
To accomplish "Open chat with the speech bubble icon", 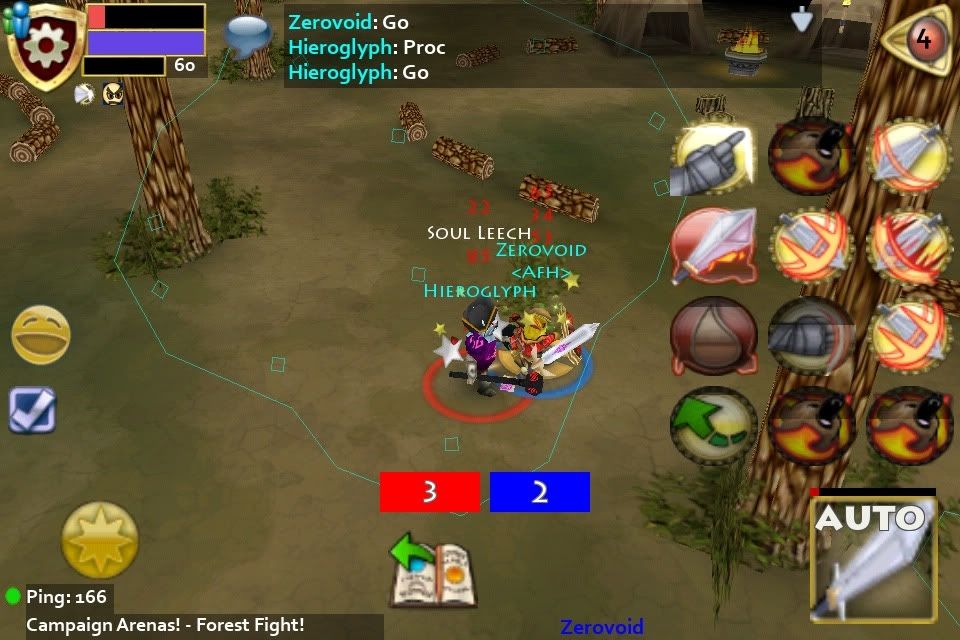I will pos(248,35).
